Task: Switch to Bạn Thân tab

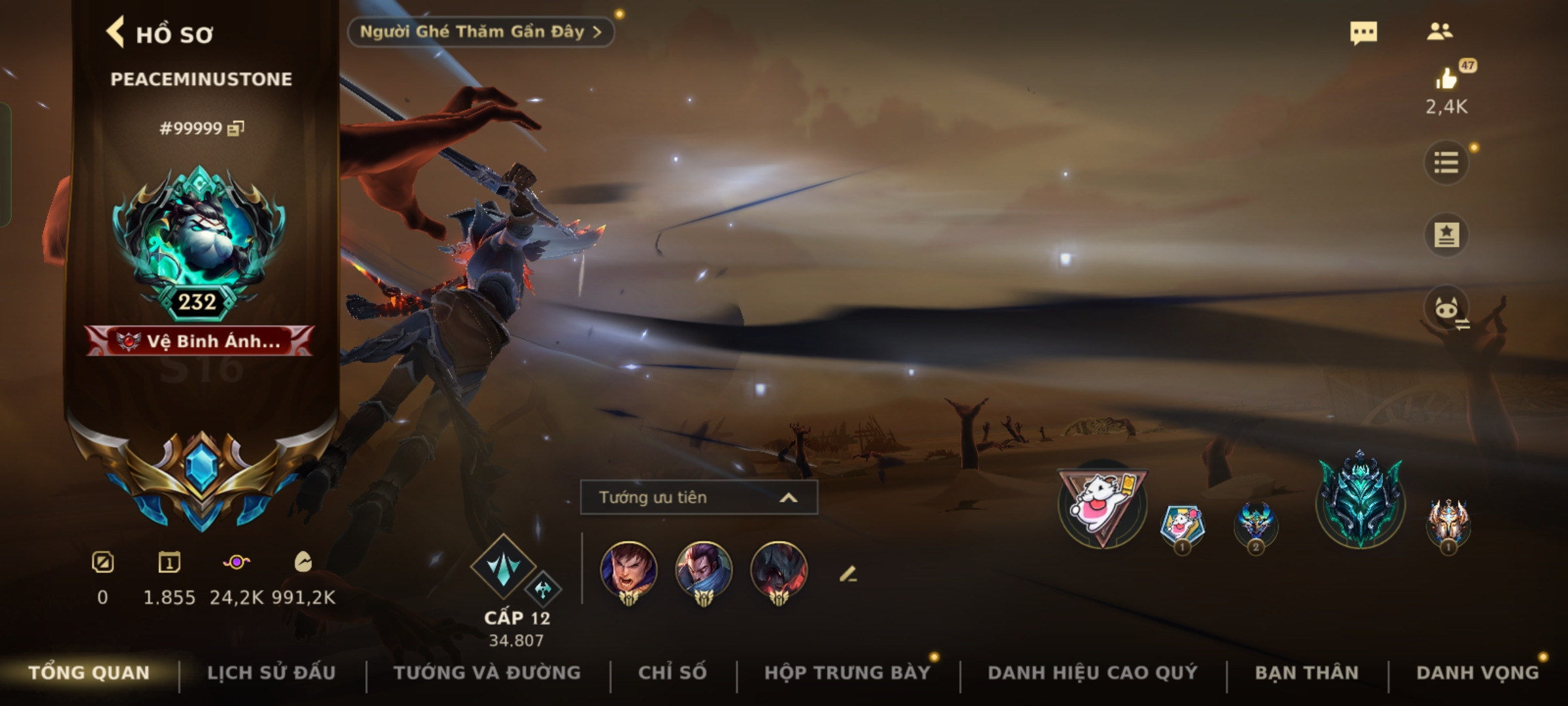Action: pos(1307,673)
